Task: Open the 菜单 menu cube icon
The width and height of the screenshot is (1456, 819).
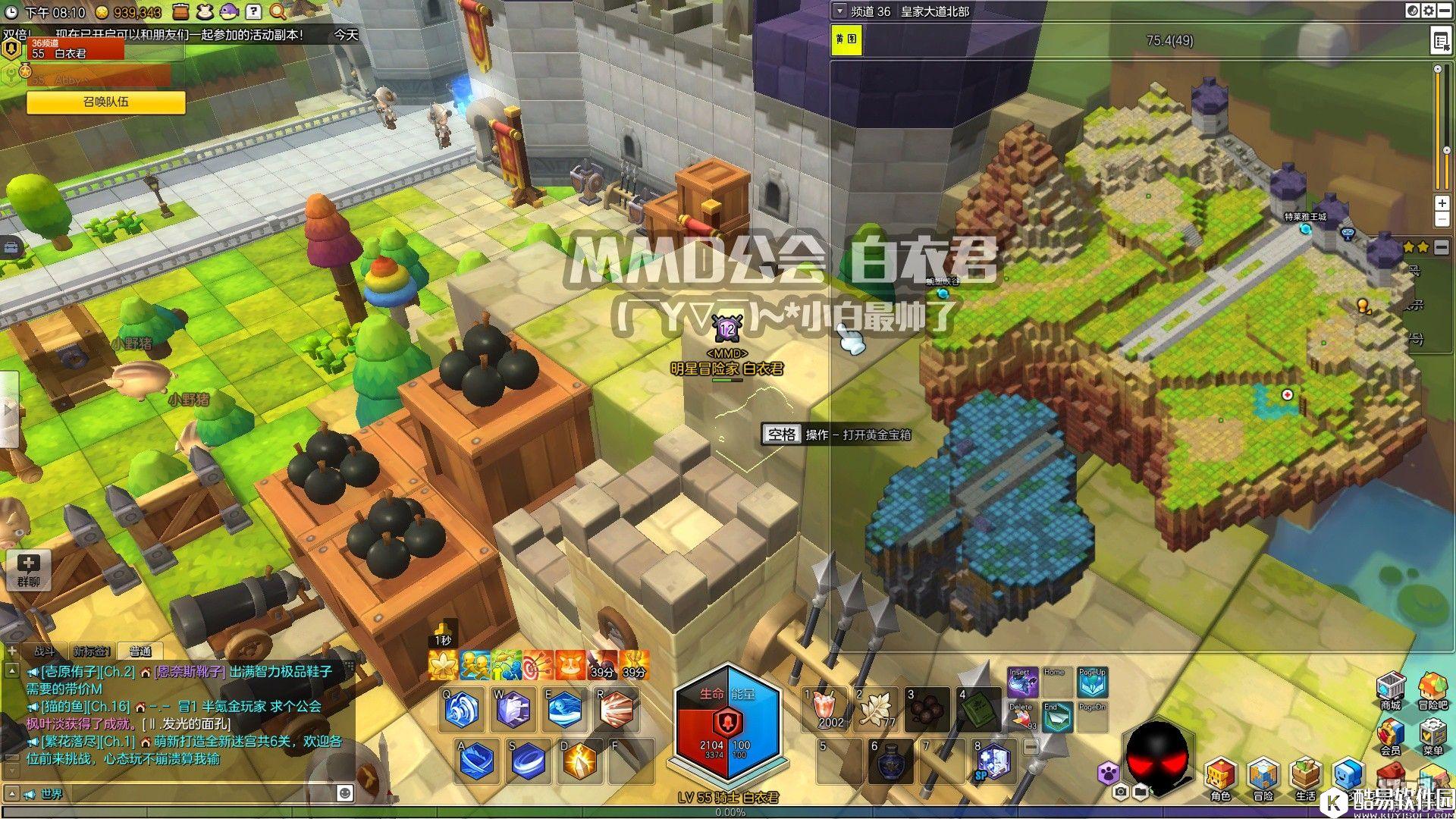Action: point(1432,734)
